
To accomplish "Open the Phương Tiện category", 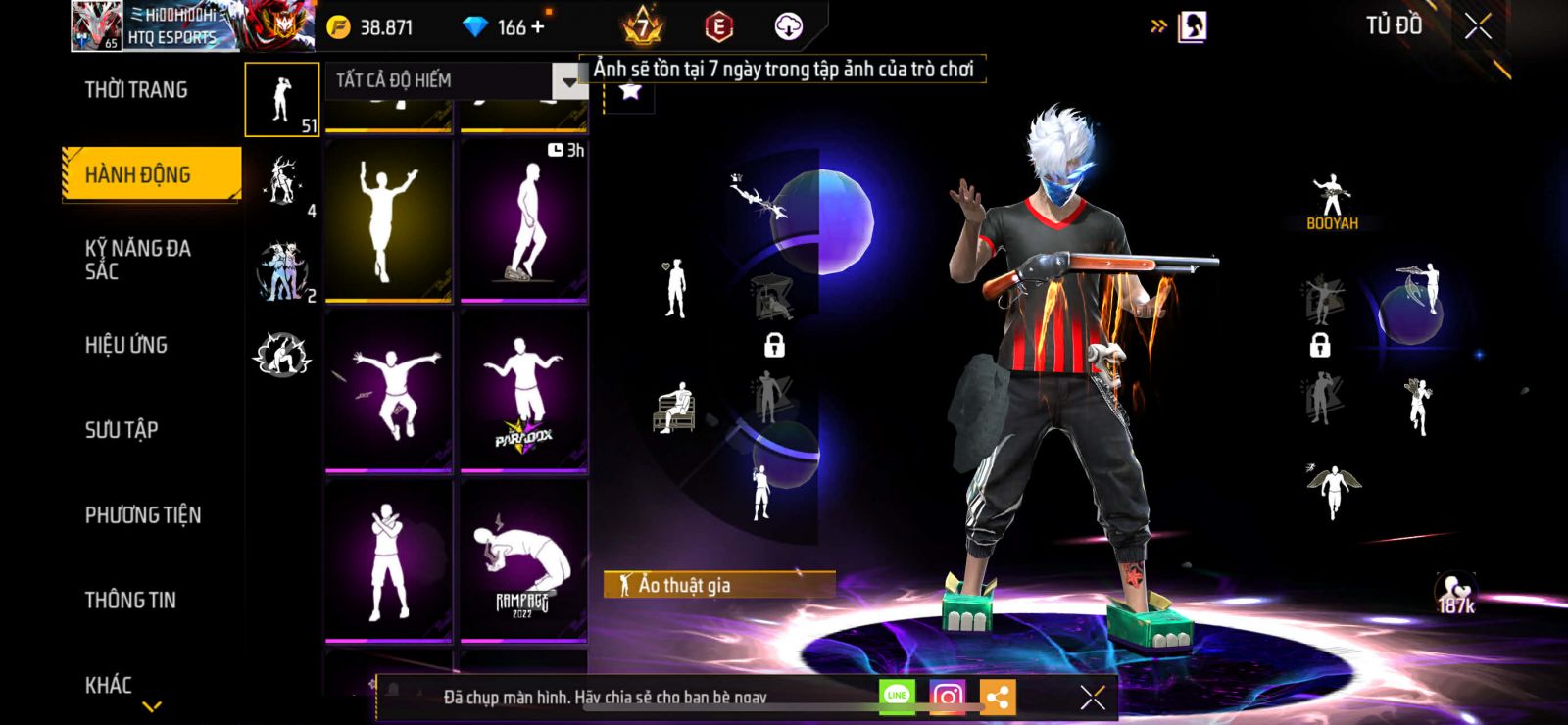I will coord(143,514).
